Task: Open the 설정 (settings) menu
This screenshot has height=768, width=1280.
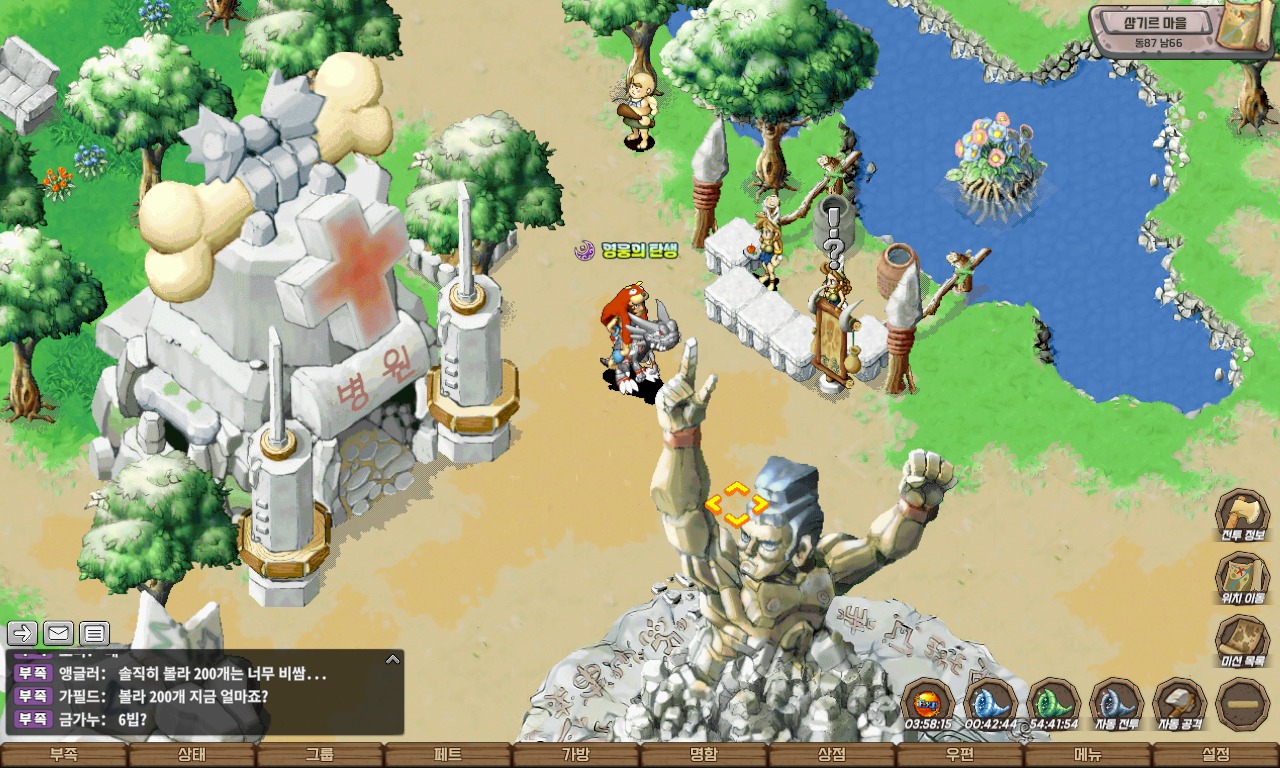Action: pos(1216,755)
